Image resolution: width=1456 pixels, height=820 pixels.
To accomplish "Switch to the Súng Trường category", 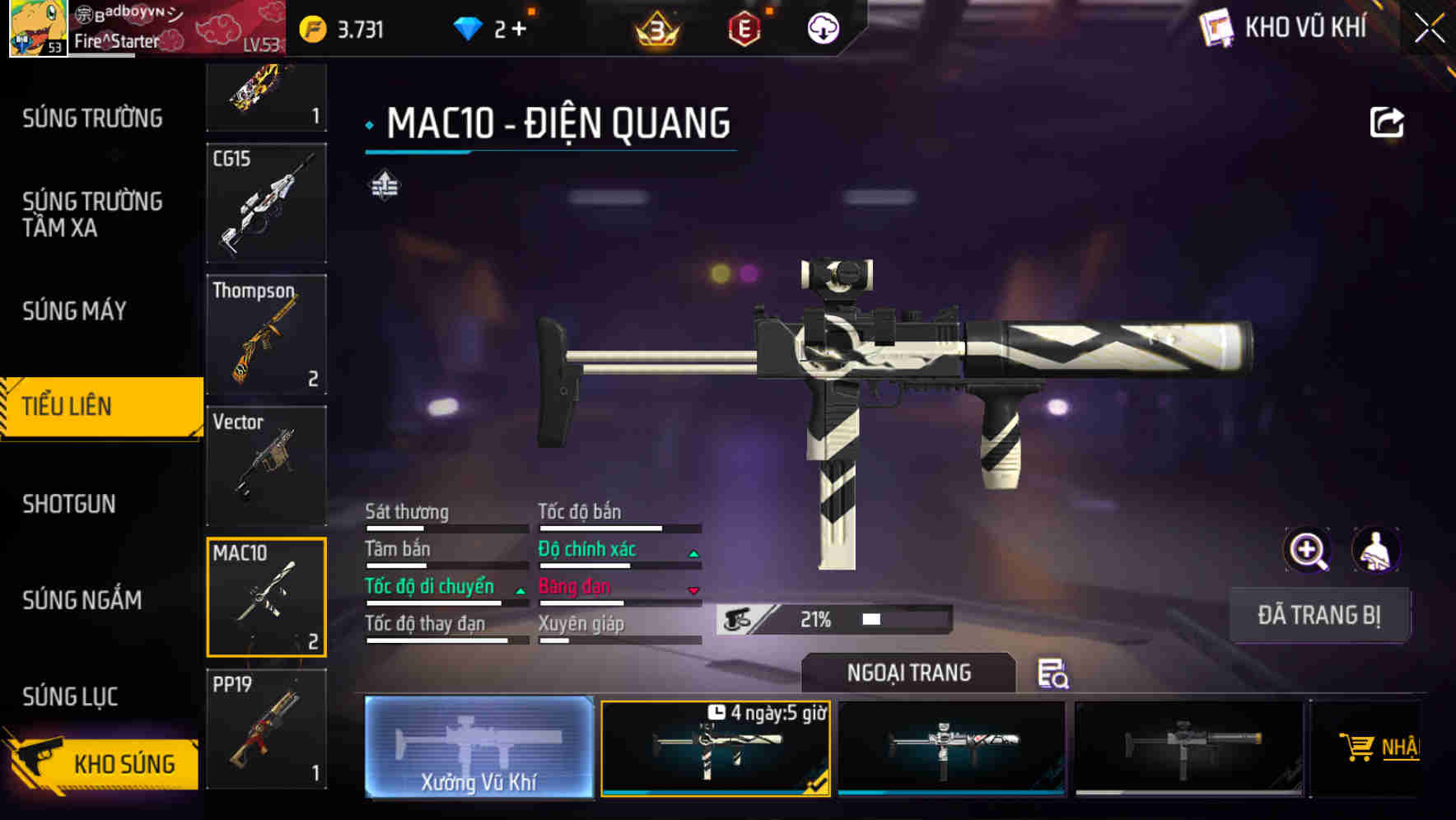I will (92, 119).
